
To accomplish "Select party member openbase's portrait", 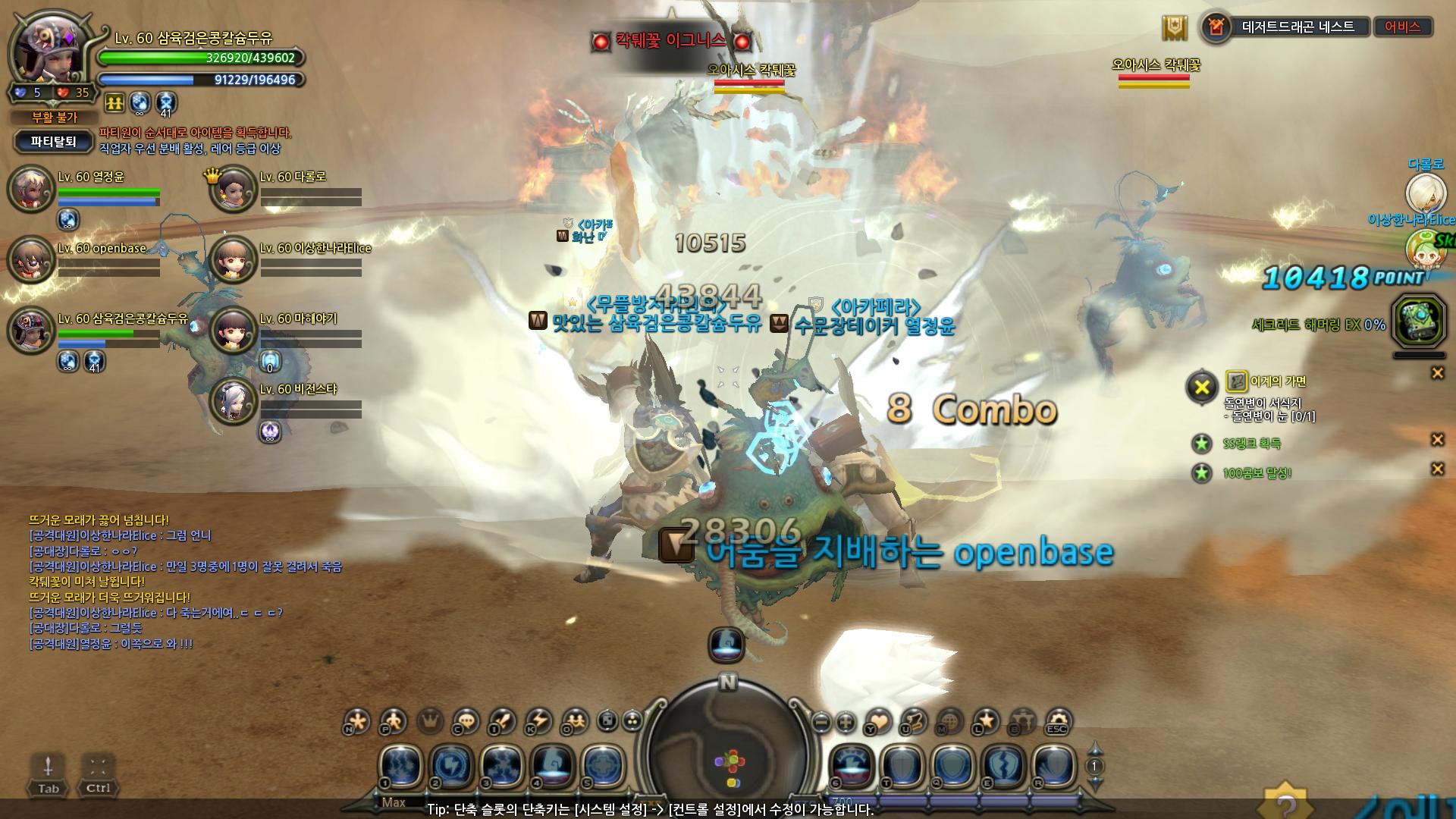I will tap(31, 259).
